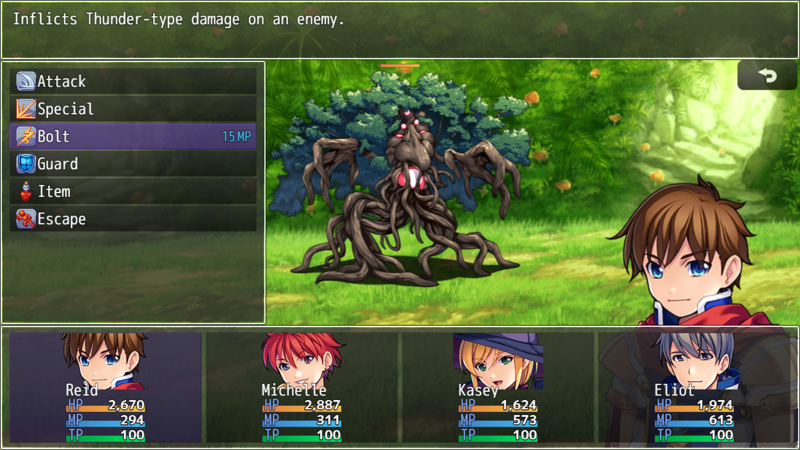Select the Attack command
800x450 pixels.
coord(133,82)
